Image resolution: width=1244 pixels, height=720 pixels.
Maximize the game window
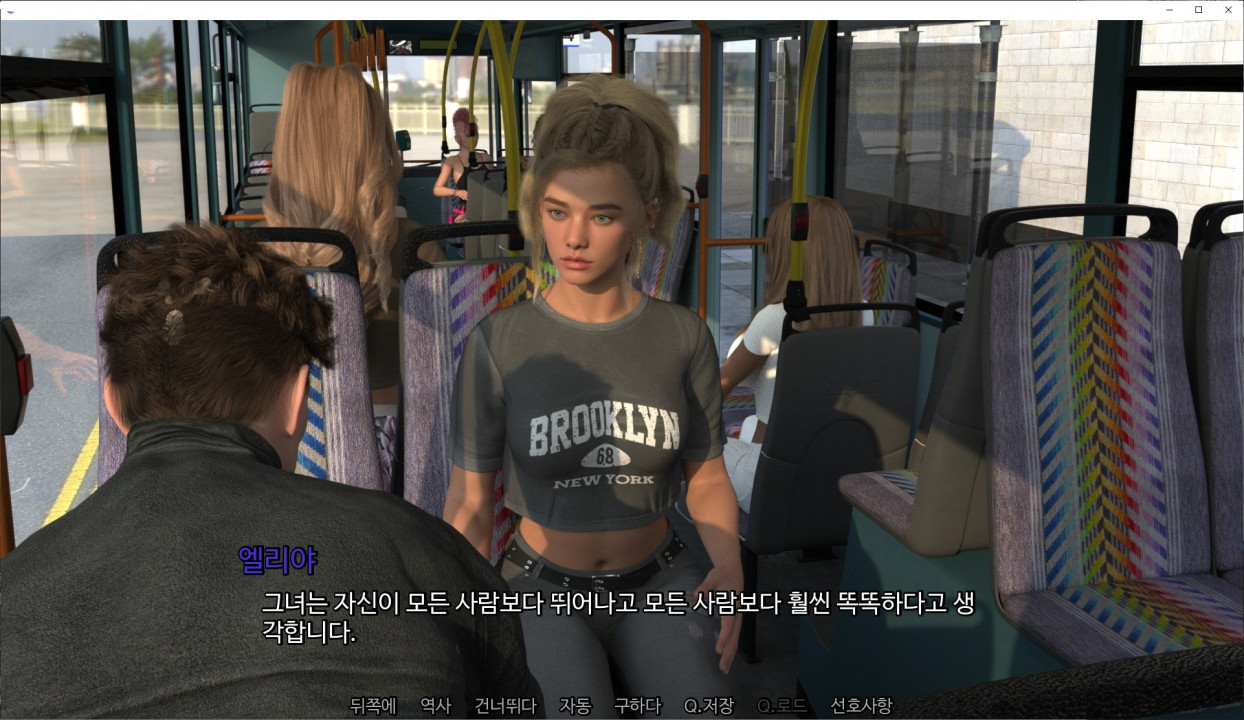1199,9
